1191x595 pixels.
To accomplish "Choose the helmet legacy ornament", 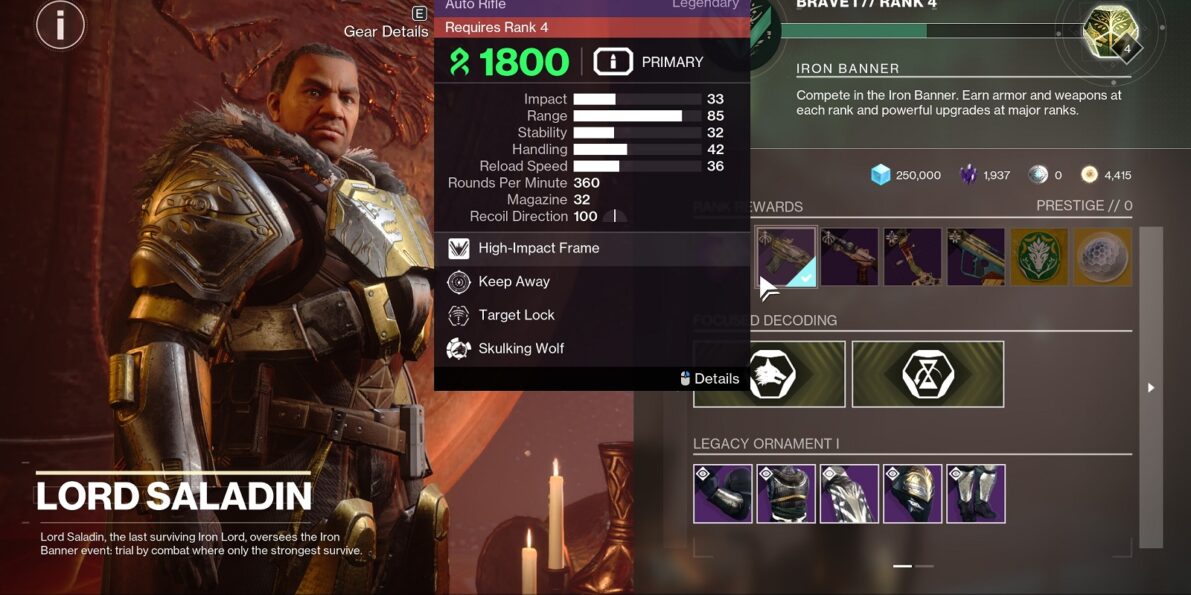I will point(913,494).
